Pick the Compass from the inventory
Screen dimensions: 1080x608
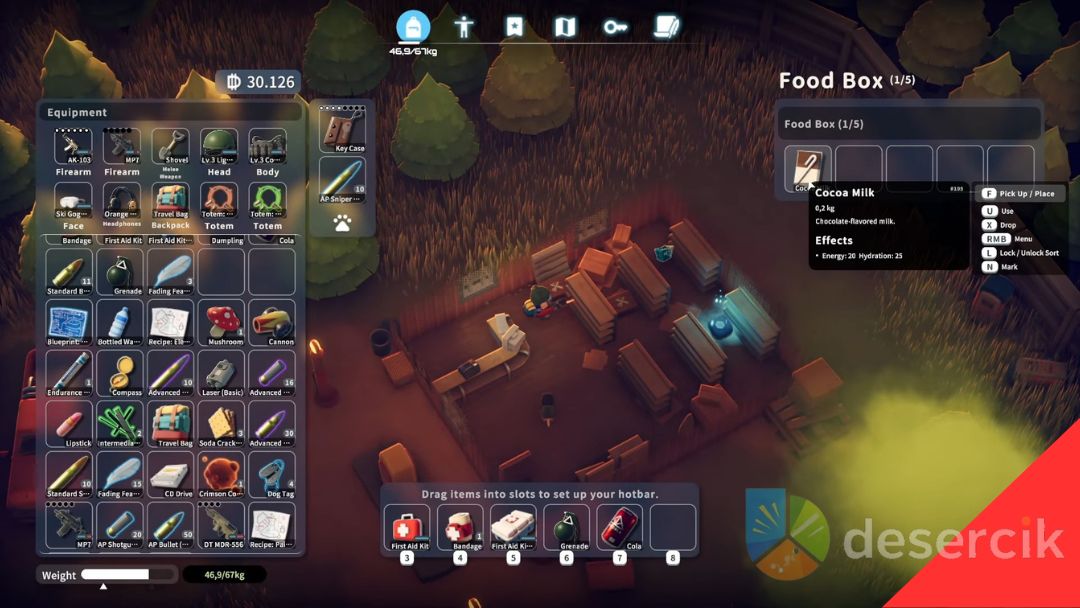[121, 372]
